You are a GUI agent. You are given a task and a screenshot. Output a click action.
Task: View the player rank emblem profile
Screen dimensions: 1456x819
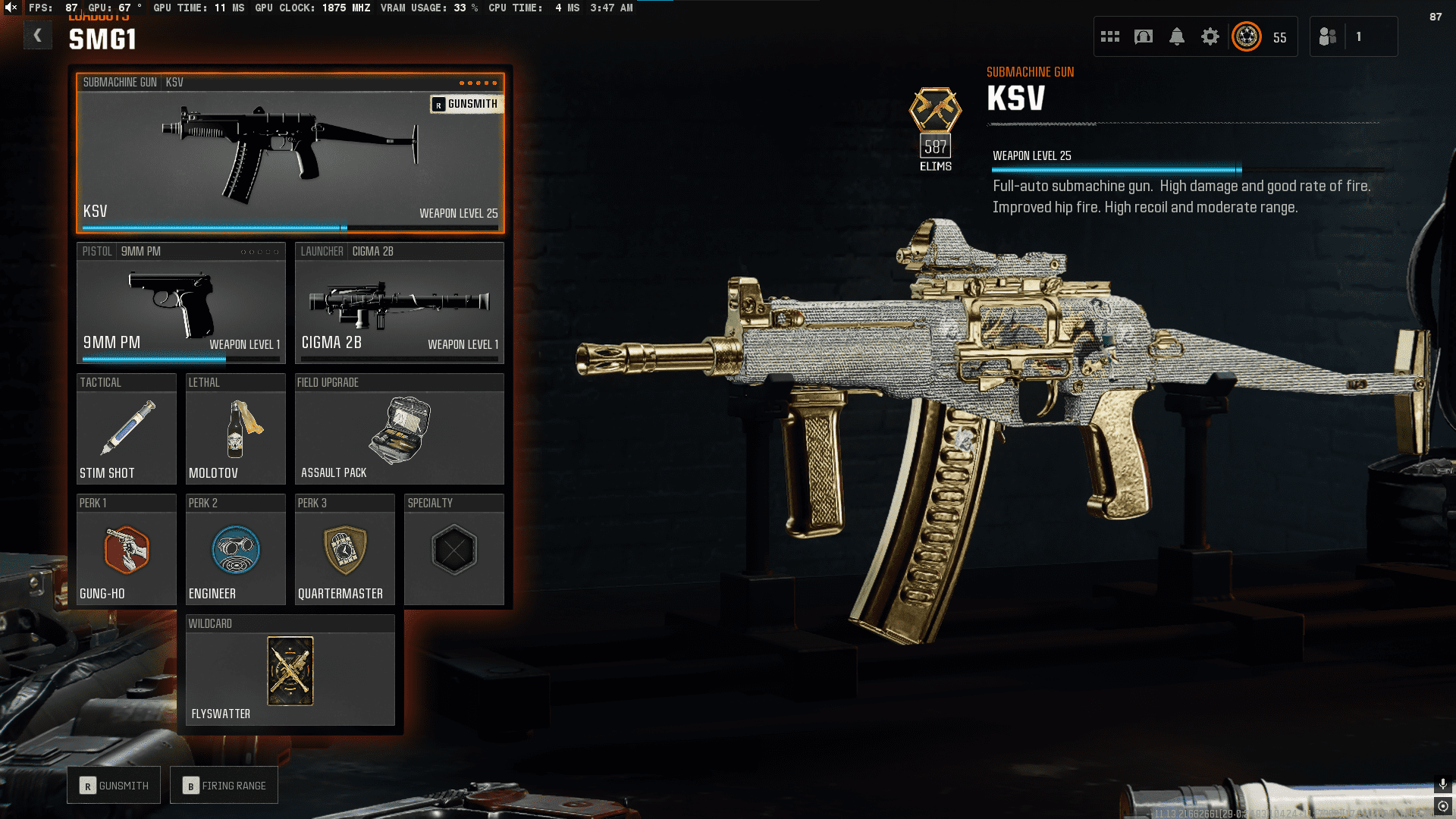(1247, 36)
